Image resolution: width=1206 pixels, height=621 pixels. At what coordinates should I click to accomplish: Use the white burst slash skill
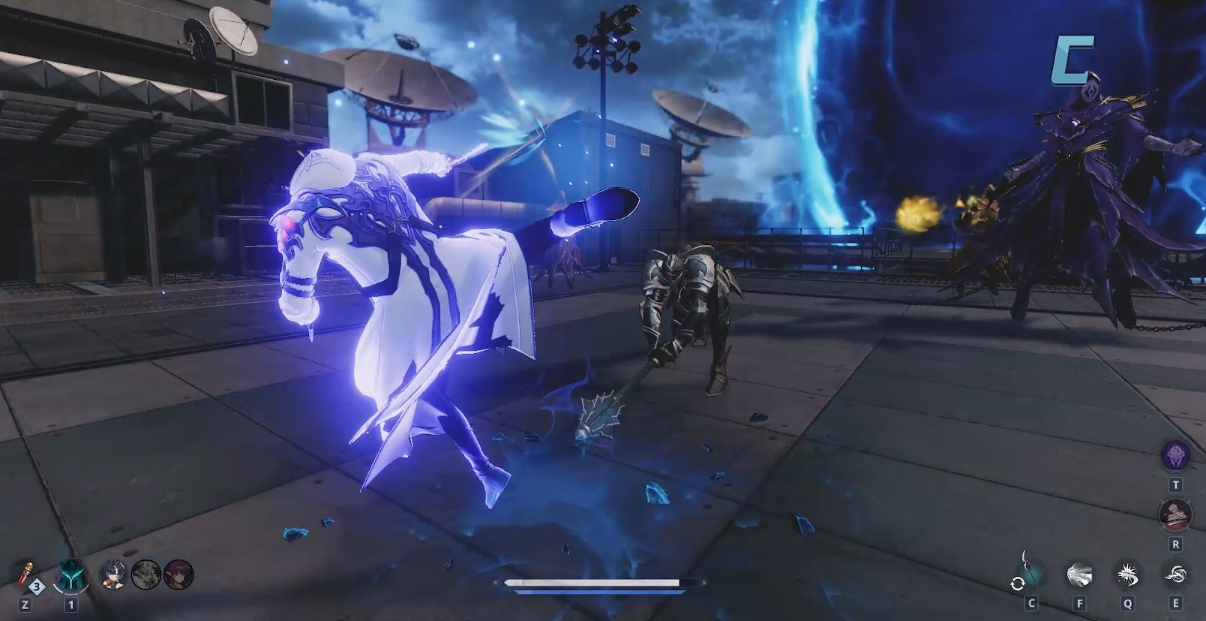[1079, 574]
